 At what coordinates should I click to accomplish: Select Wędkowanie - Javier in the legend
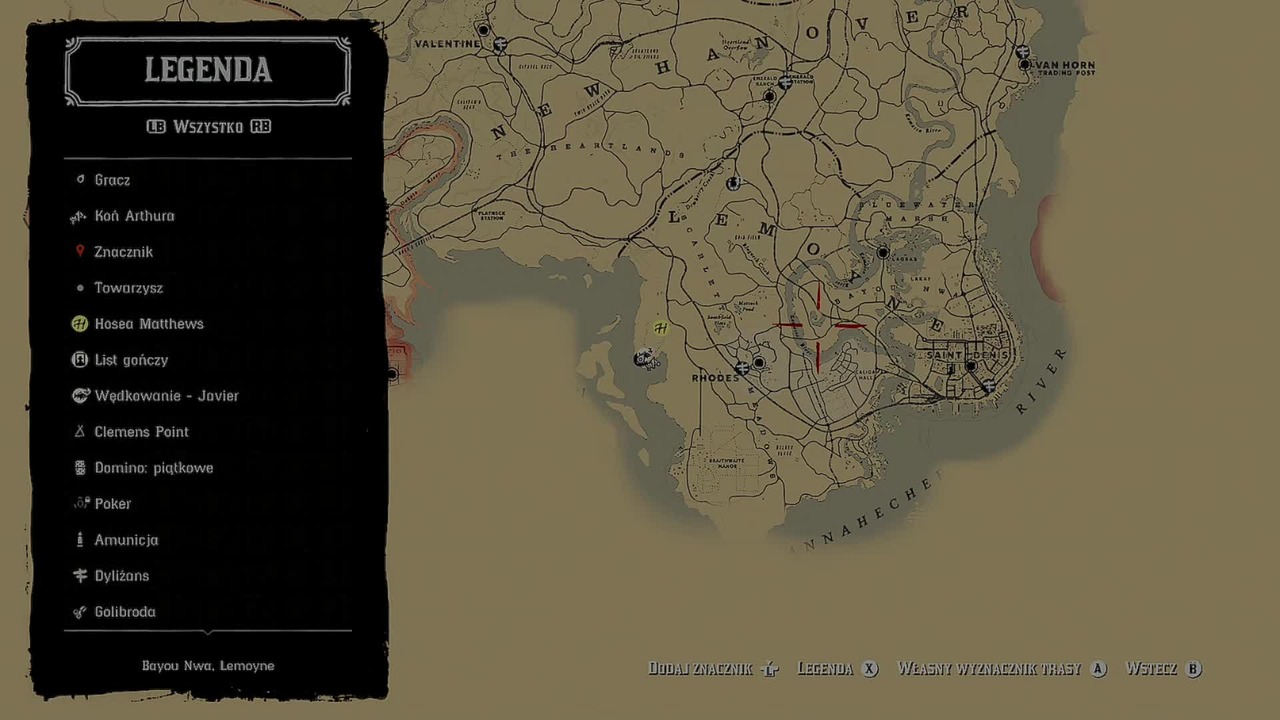pos(166,396)
